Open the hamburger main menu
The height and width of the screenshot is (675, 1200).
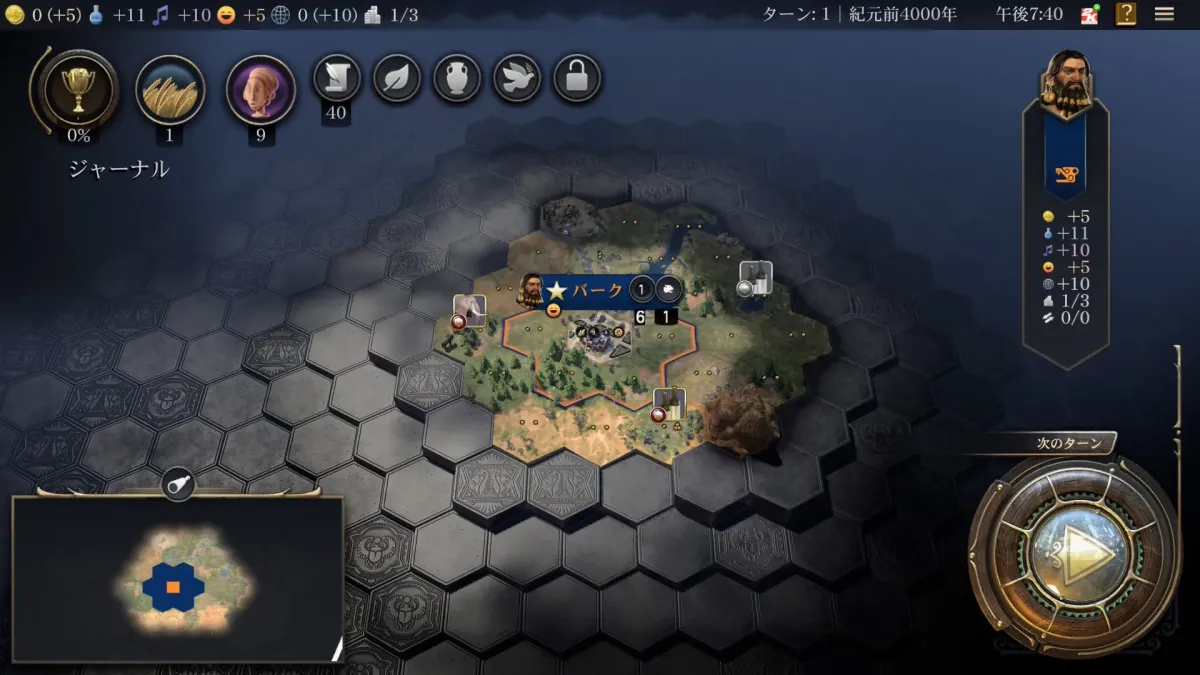pyautogui.click(x=1164, y=14)
